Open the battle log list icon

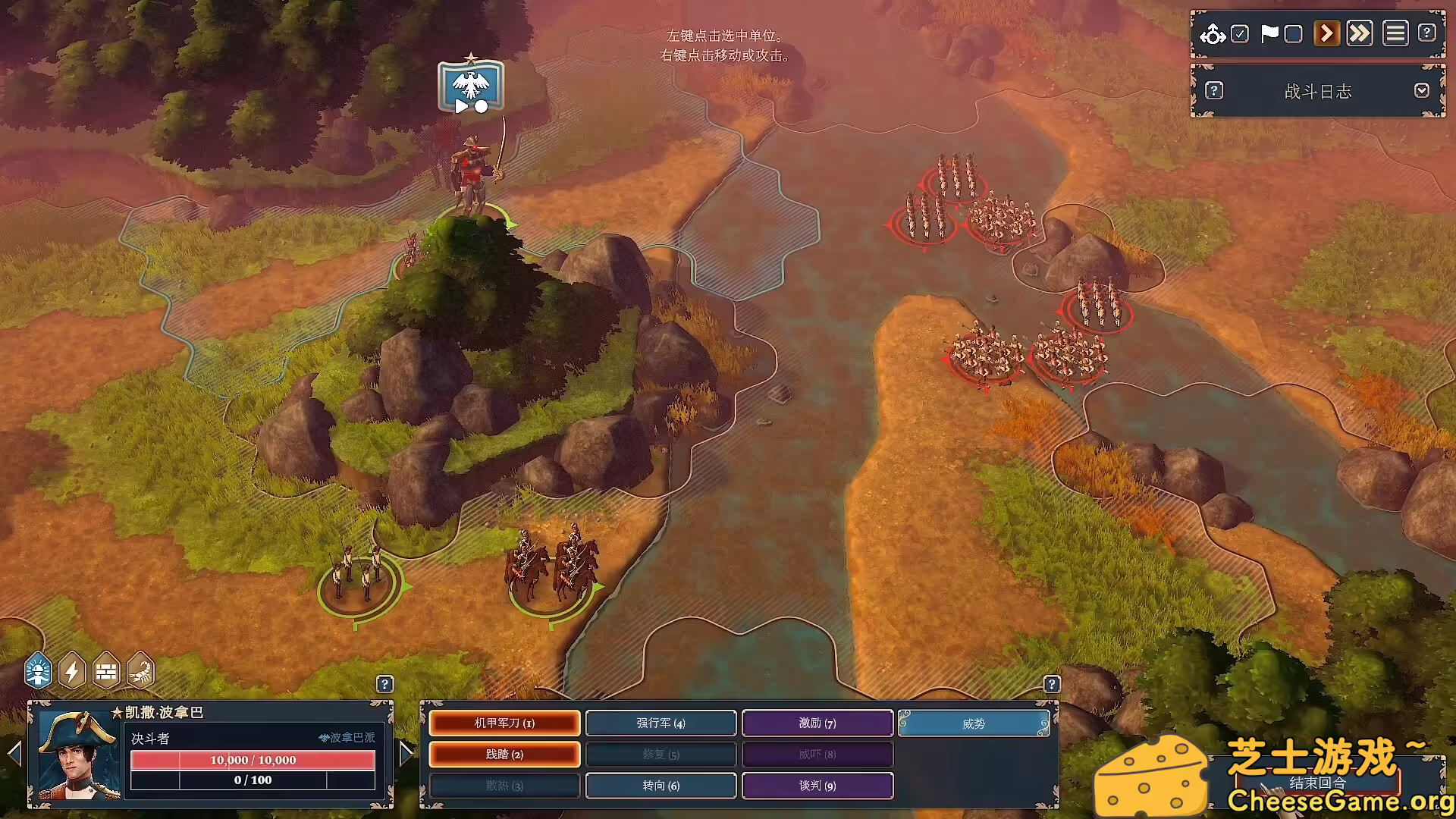pyautogui.click(x=1395, y=33)
